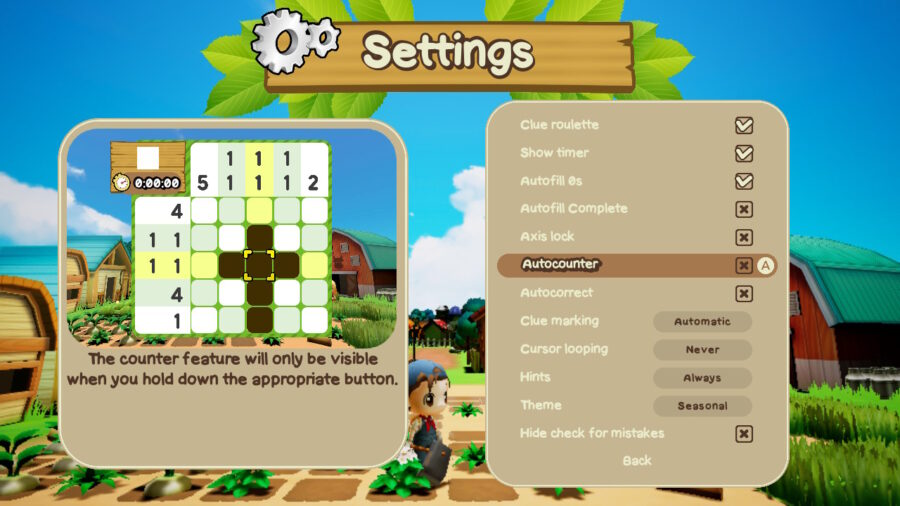
Task: Turn on the Axis lock checkbox
Action: tap(743, 238)
